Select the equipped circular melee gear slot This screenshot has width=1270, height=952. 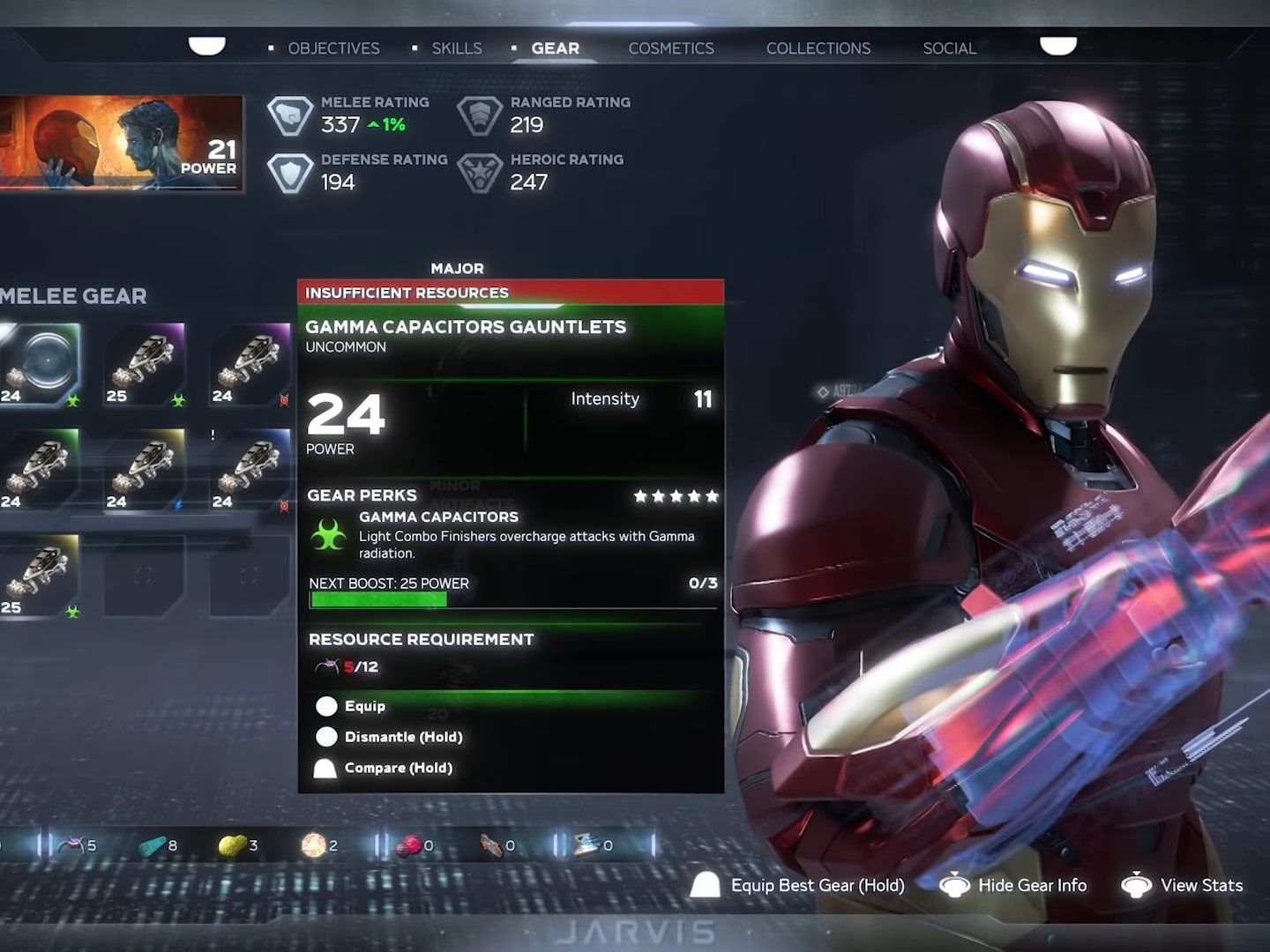tap(40, 364)
